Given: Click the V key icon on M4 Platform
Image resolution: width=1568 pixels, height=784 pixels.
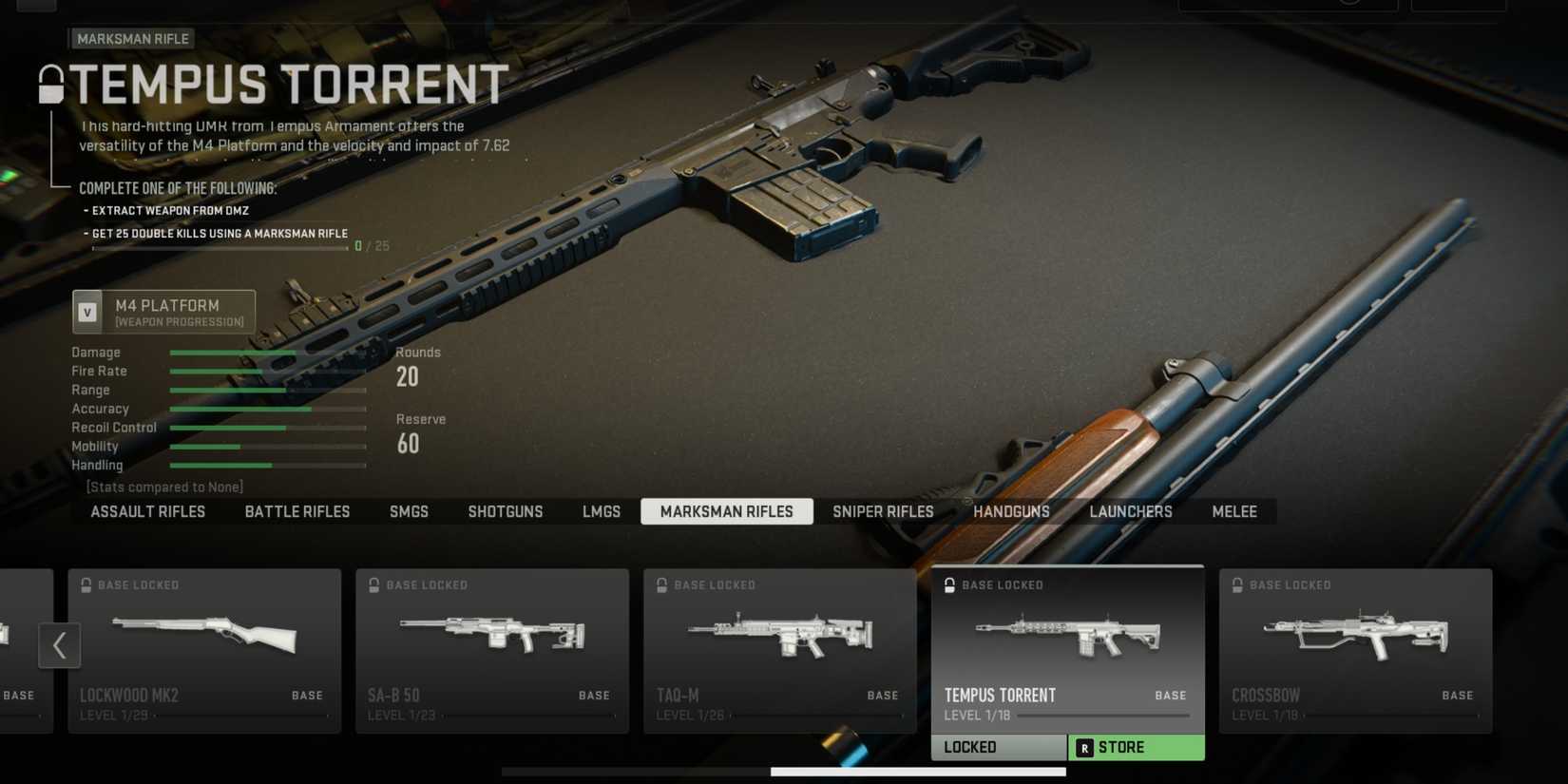Looking at the screenshot, I should [88, 311].
